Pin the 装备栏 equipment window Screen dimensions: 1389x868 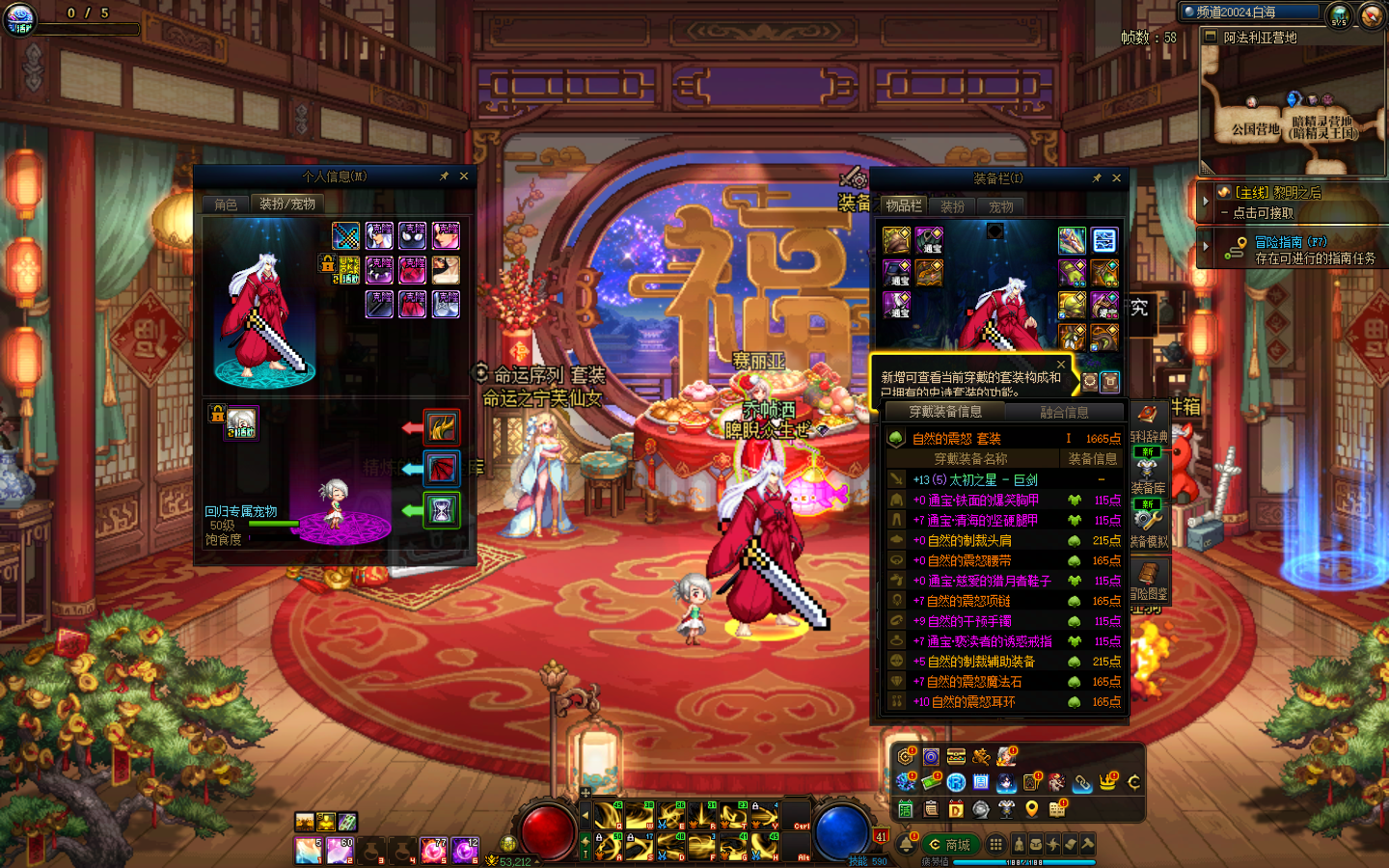pos(1097,178)
